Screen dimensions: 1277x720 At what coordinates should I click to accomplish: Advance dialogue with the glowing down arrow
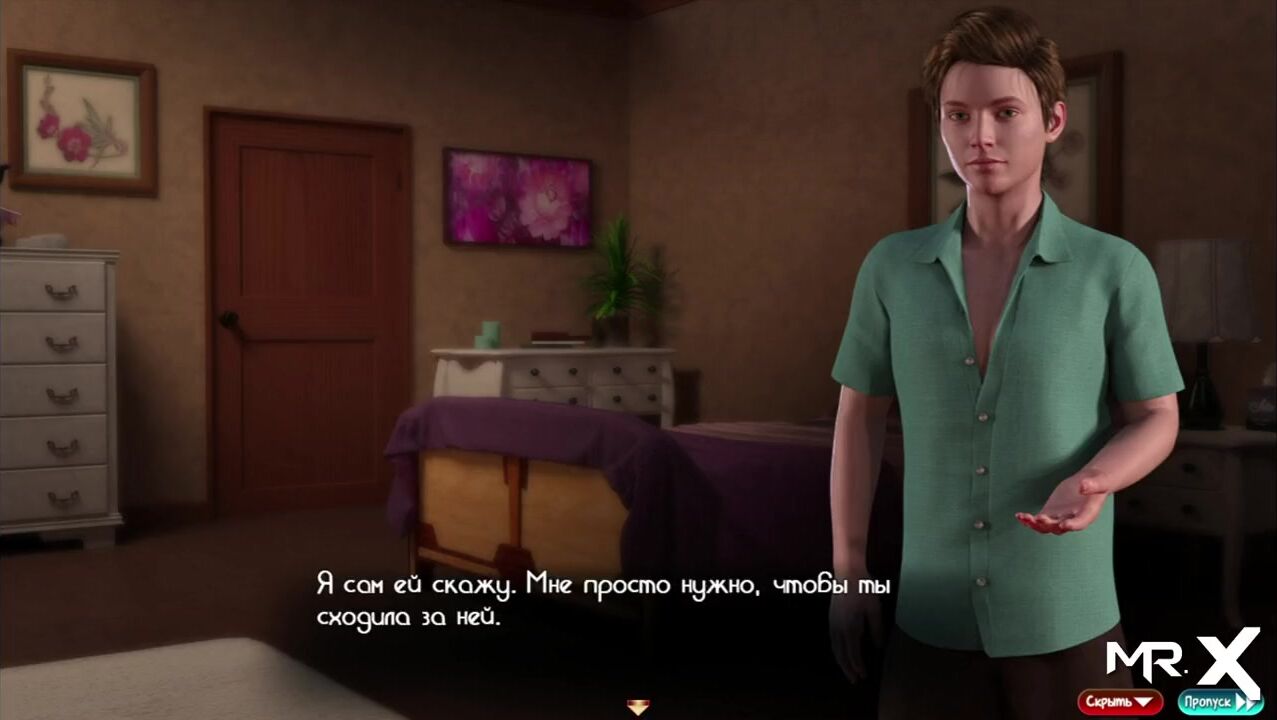(638, 707)
